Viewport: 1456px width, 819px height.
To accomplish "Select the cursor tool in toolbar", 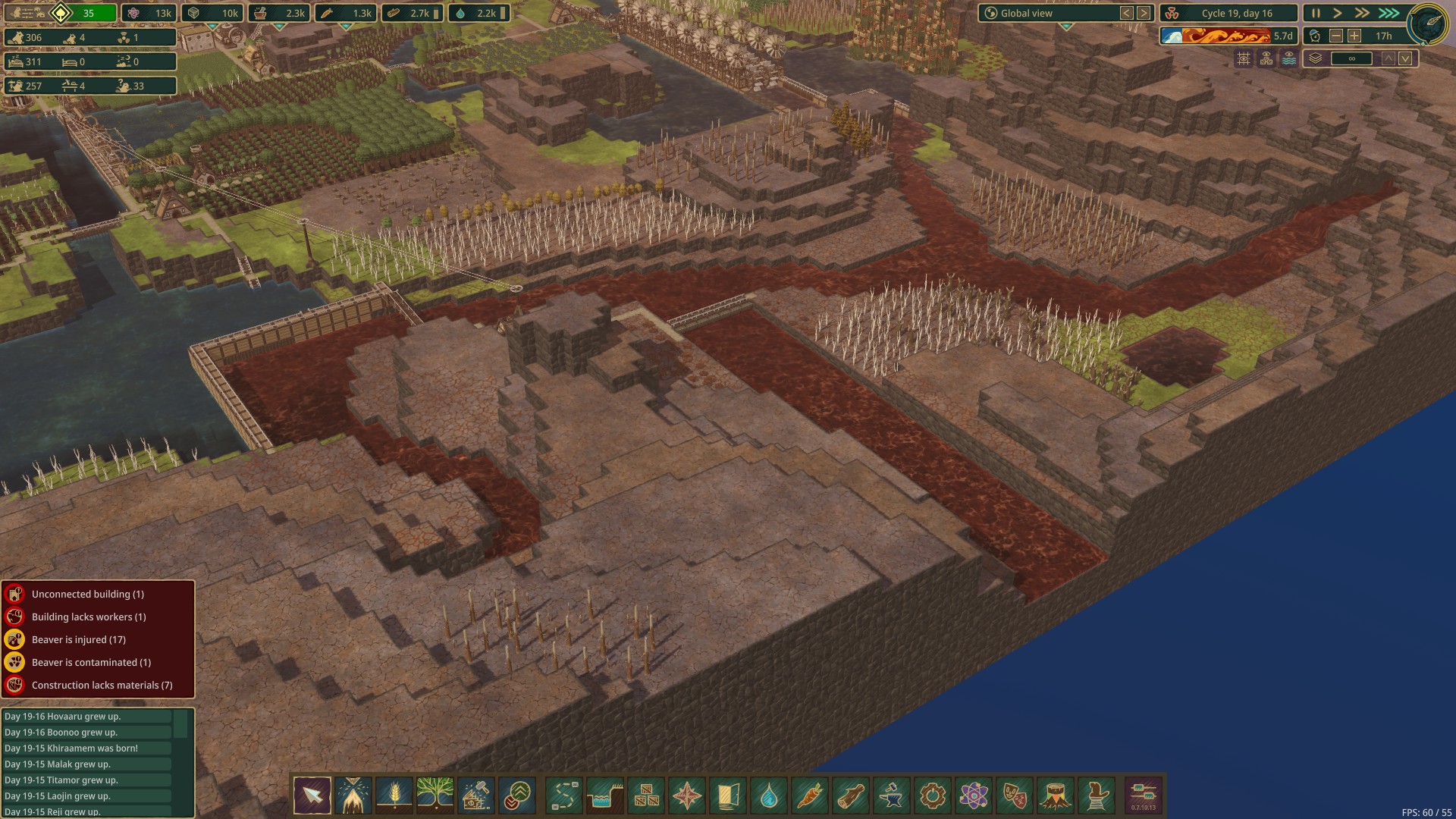I will 312,795.
